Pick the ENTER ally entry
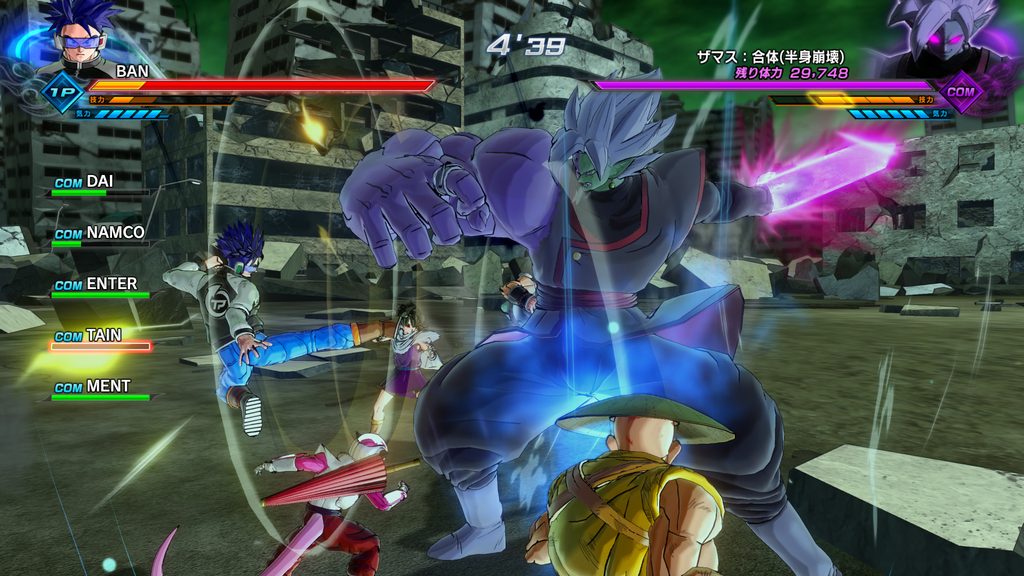The image size is (1024, 576). (x=100, y=285)
